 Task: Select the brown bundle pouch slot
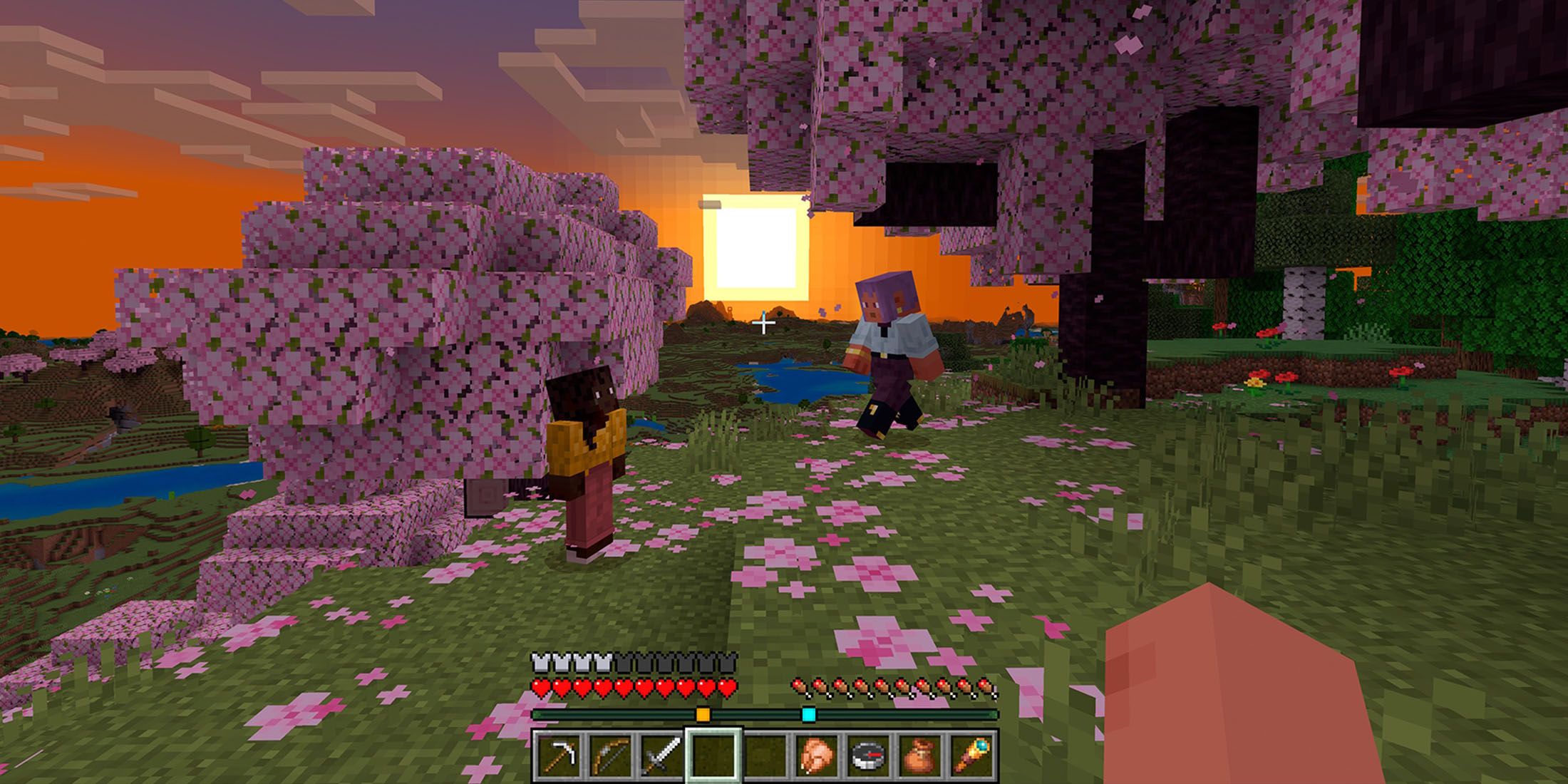click(x=919, y=755)
